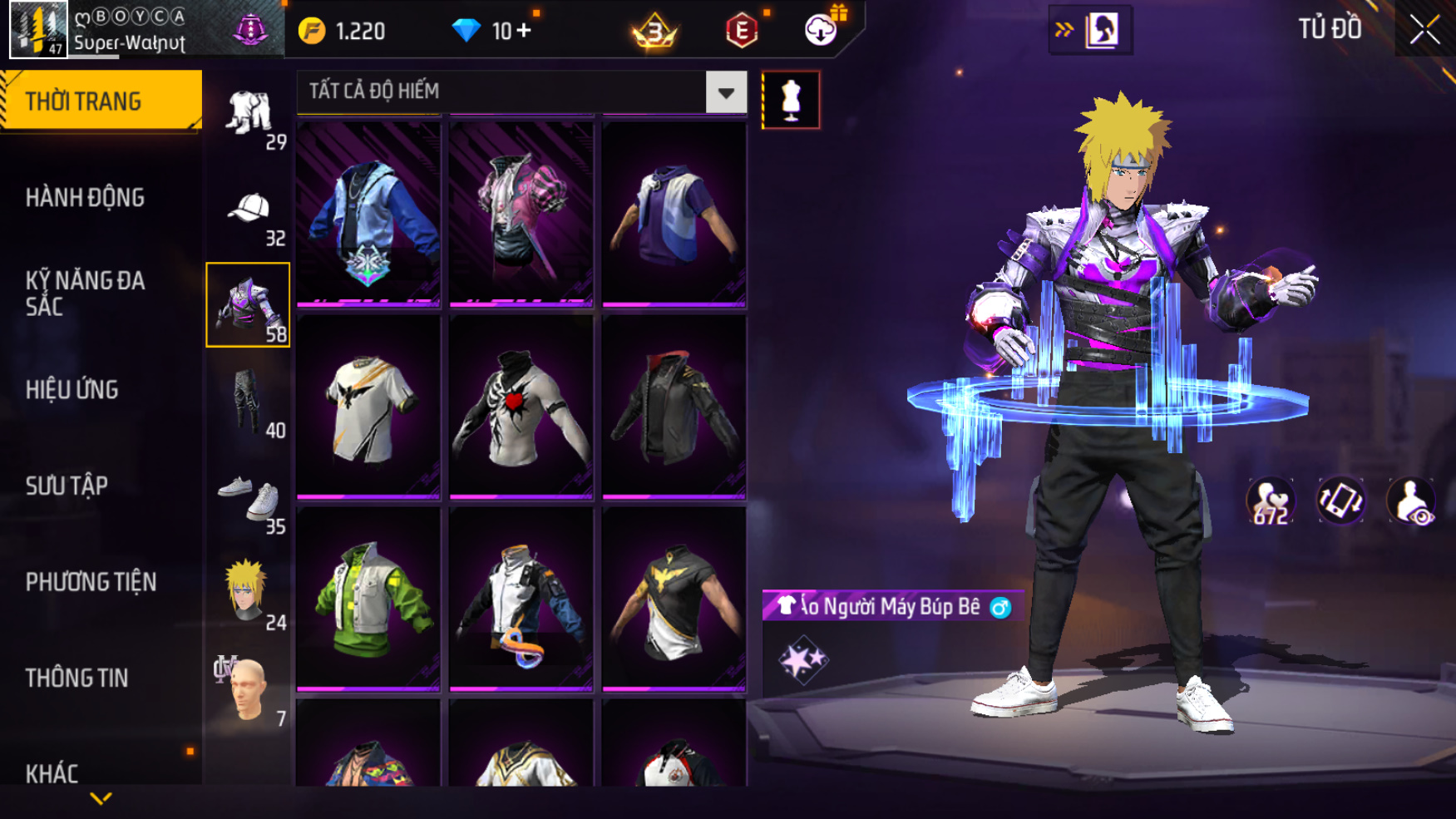Close the wardrobe with the X button

[1424, 30]
